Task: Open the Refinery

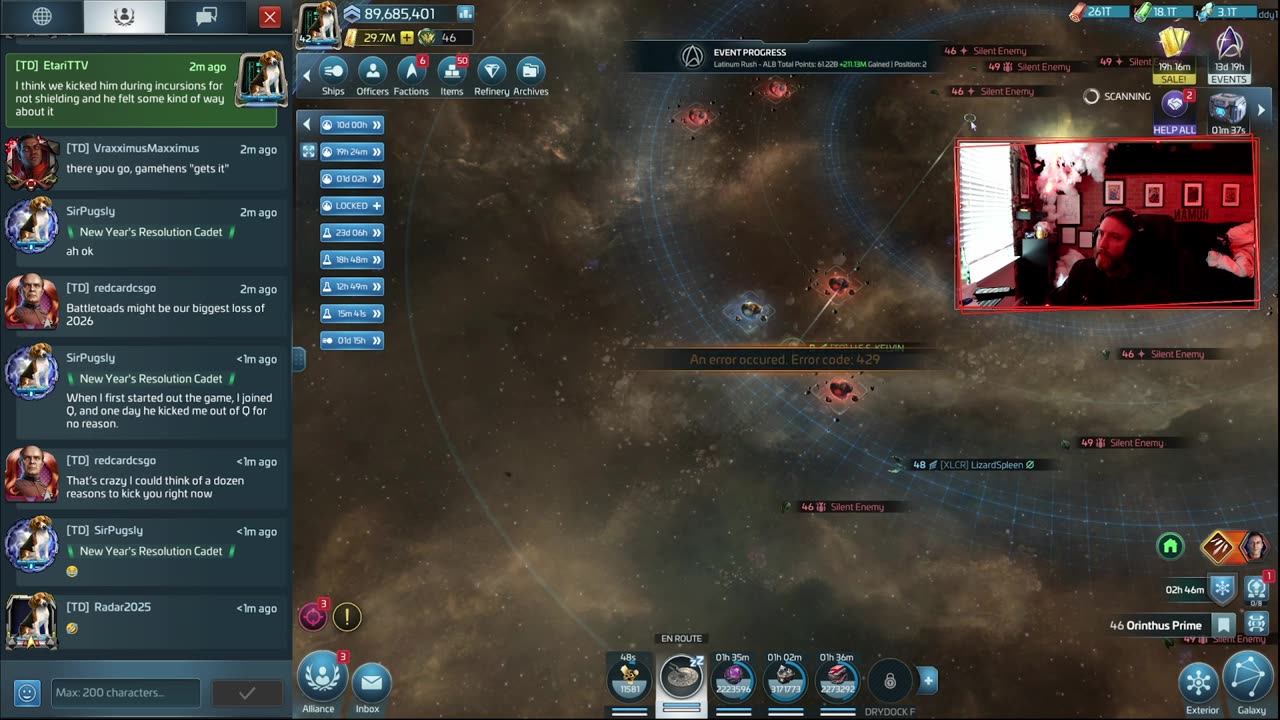Action: 491,75
